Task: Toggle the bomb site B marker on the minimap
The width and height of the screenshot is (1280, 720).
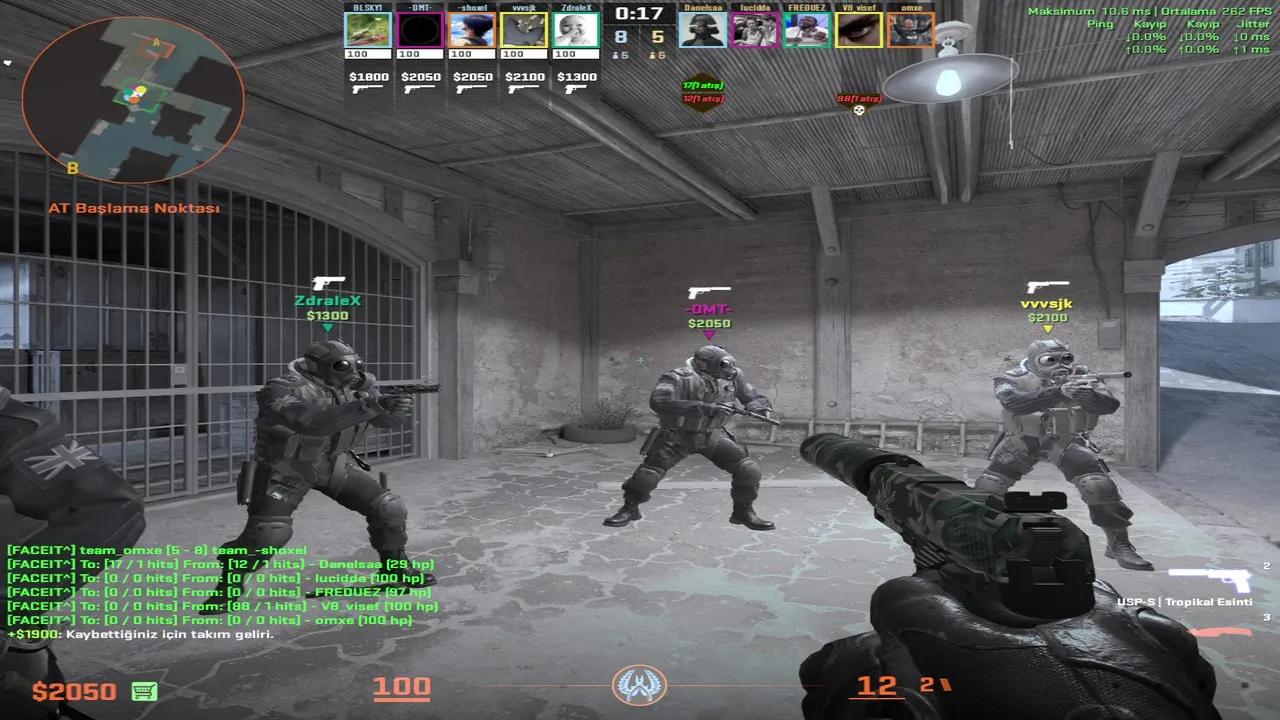Action: [72, 168]
